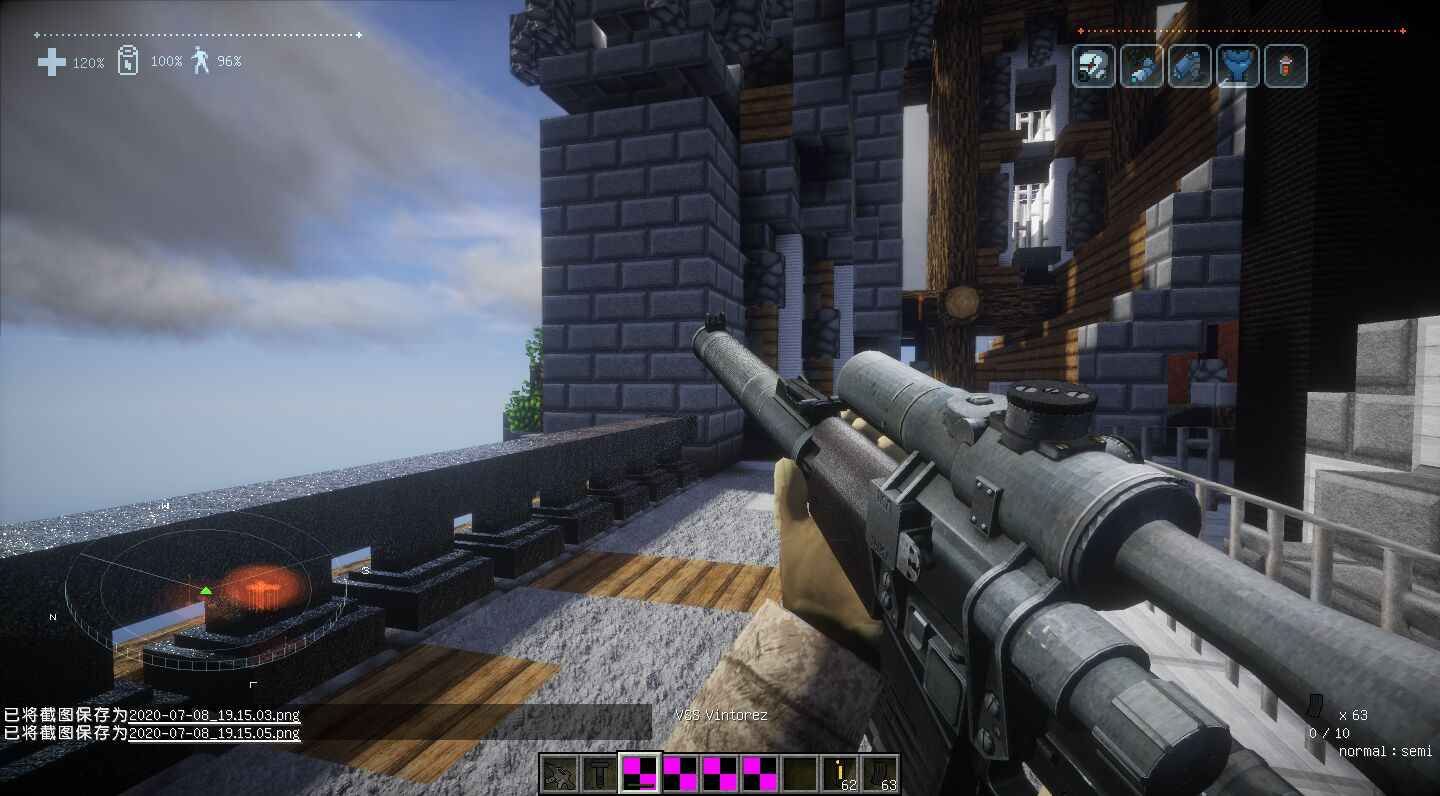Viewport: 1440px width, 796px height.
Task: Select the magazine stack of 63
Action: (880, 773)
